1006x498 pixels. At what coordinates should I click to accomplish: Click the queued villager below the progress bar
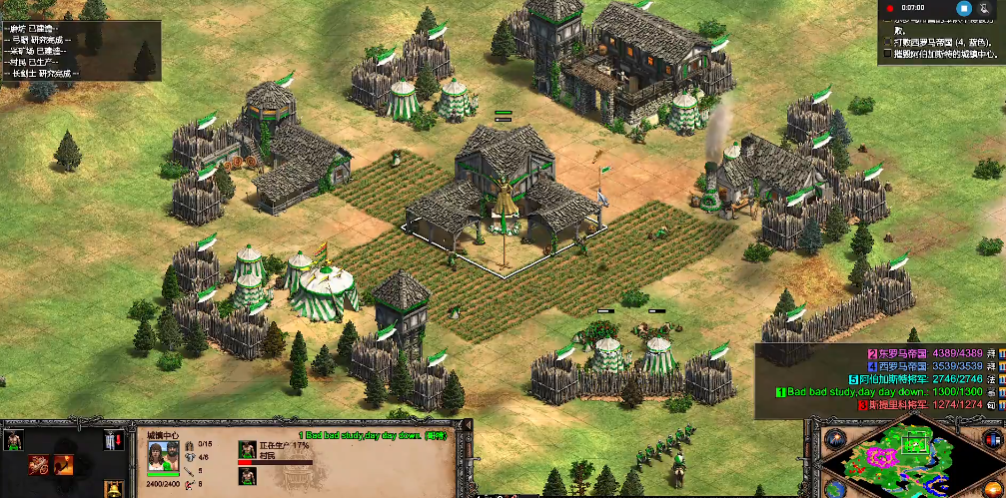(246, 476)
